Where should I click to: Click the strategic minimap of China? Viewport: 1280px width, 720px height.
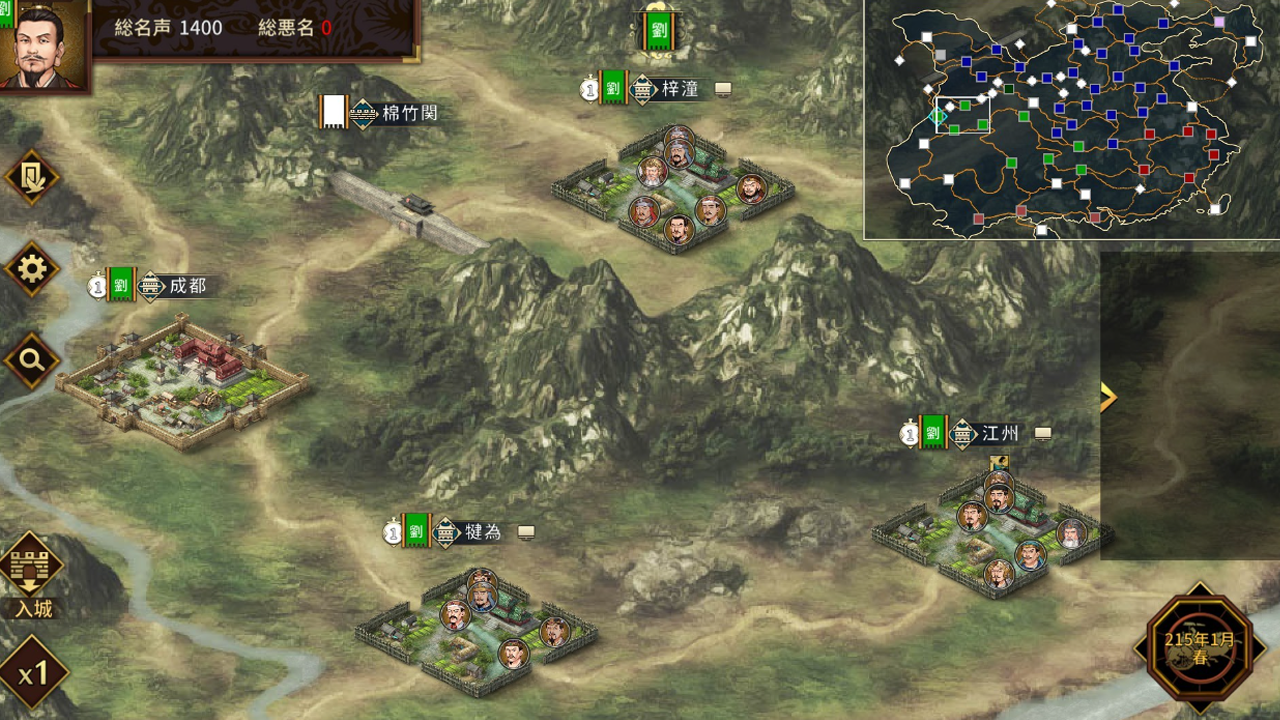(1071, 119)
